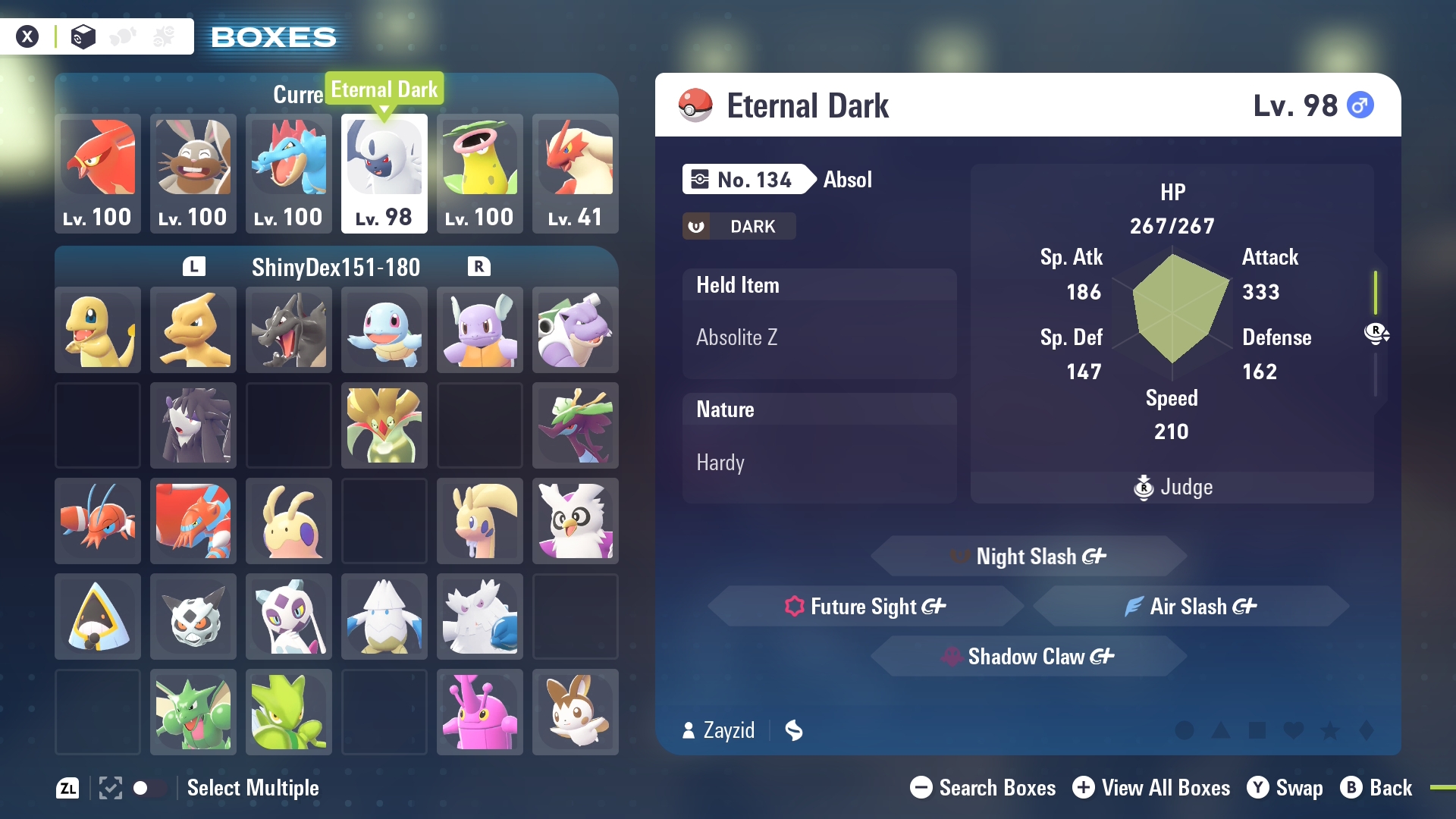The height and width of the screenshot is (819, 1456).
Task: Select the Noctowl box slot
Action: coord(575,521)
